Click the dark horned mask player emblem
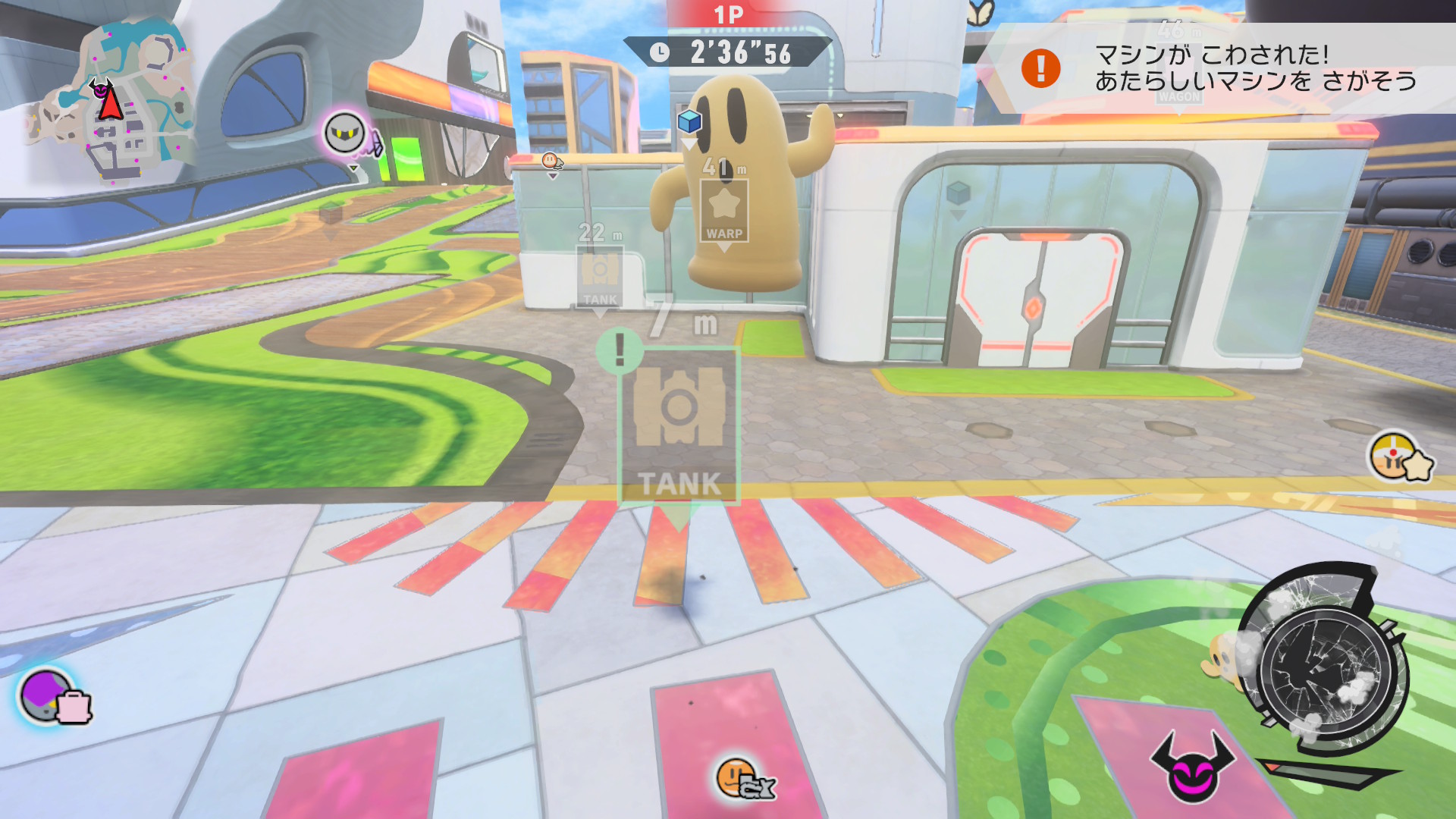Viewport: 1456px width, 819px height. pyautogui.click(x=1192, y=767)
